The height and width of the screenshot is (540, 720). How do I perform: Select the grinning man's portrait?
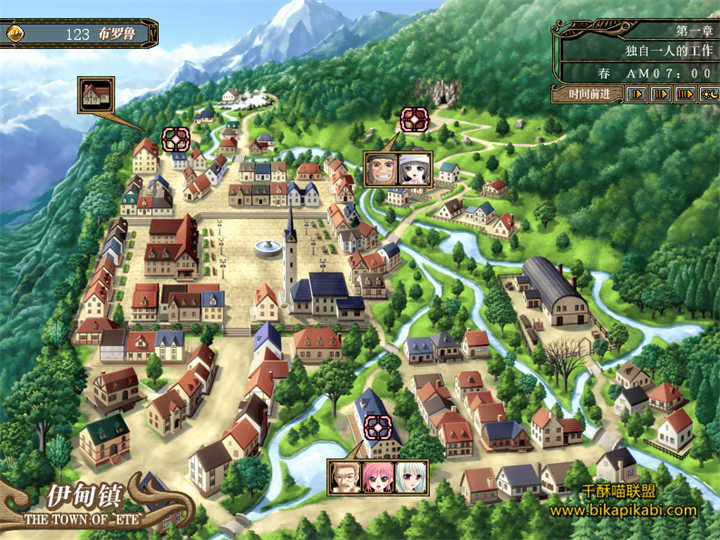click(382, 168)
